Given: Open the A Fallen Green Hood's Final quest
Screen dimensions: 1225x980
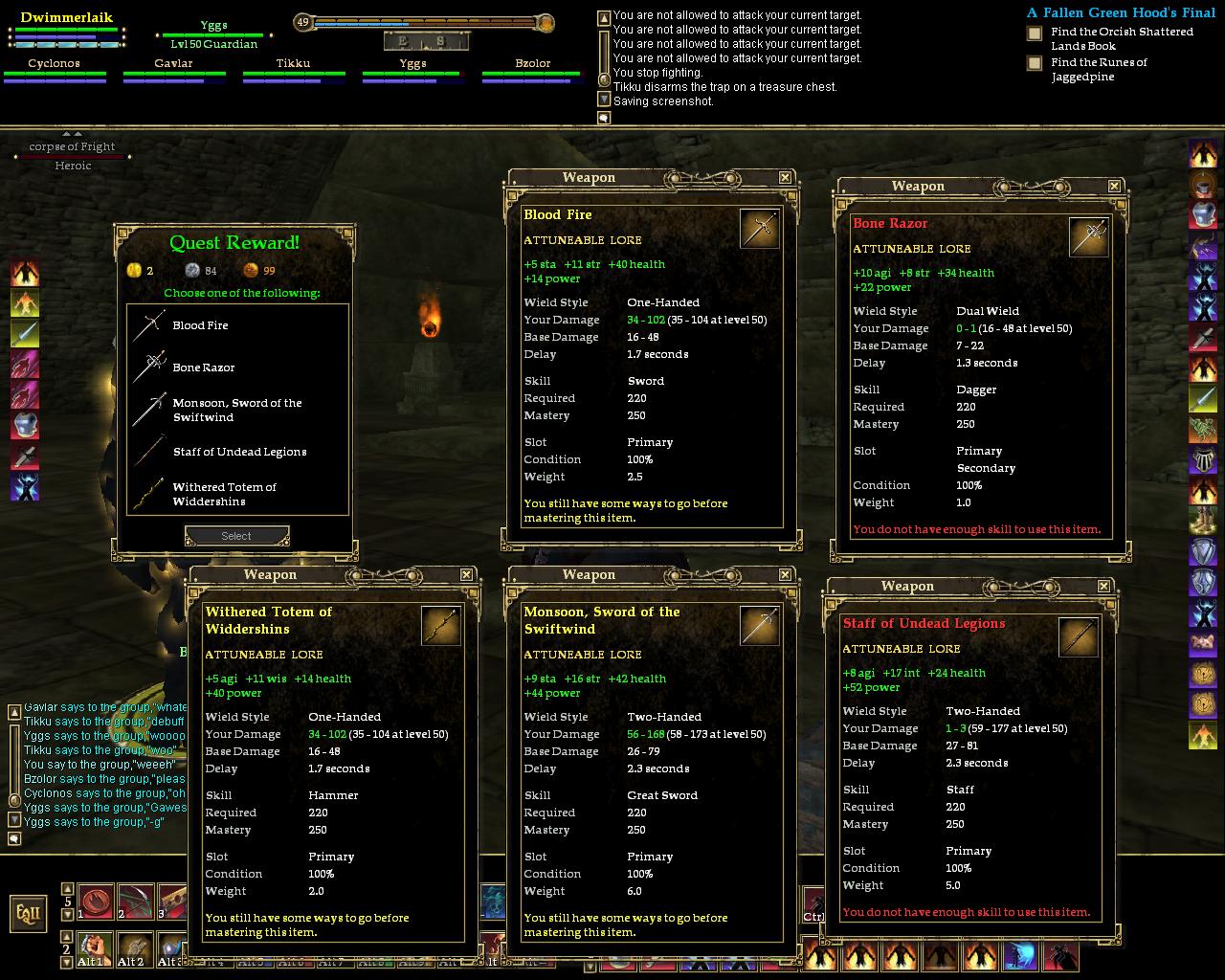Looking at the screenshot, I should (x=1121, y=12).
